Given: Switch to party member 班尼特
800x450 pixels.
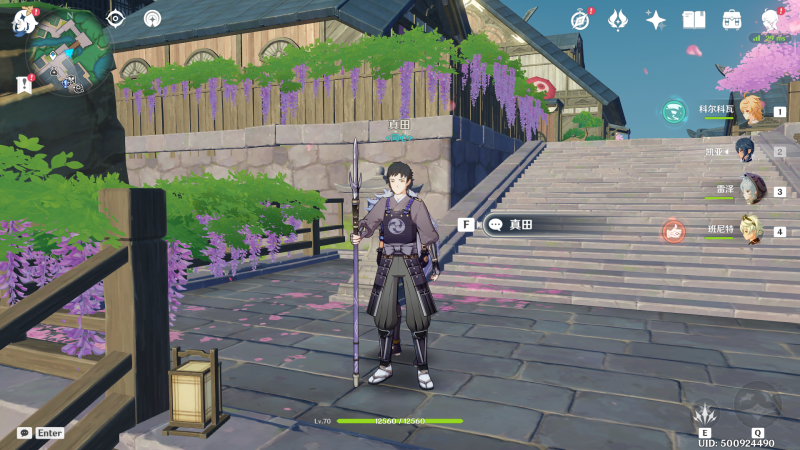Looking at the screenshot, I should 751,230.
